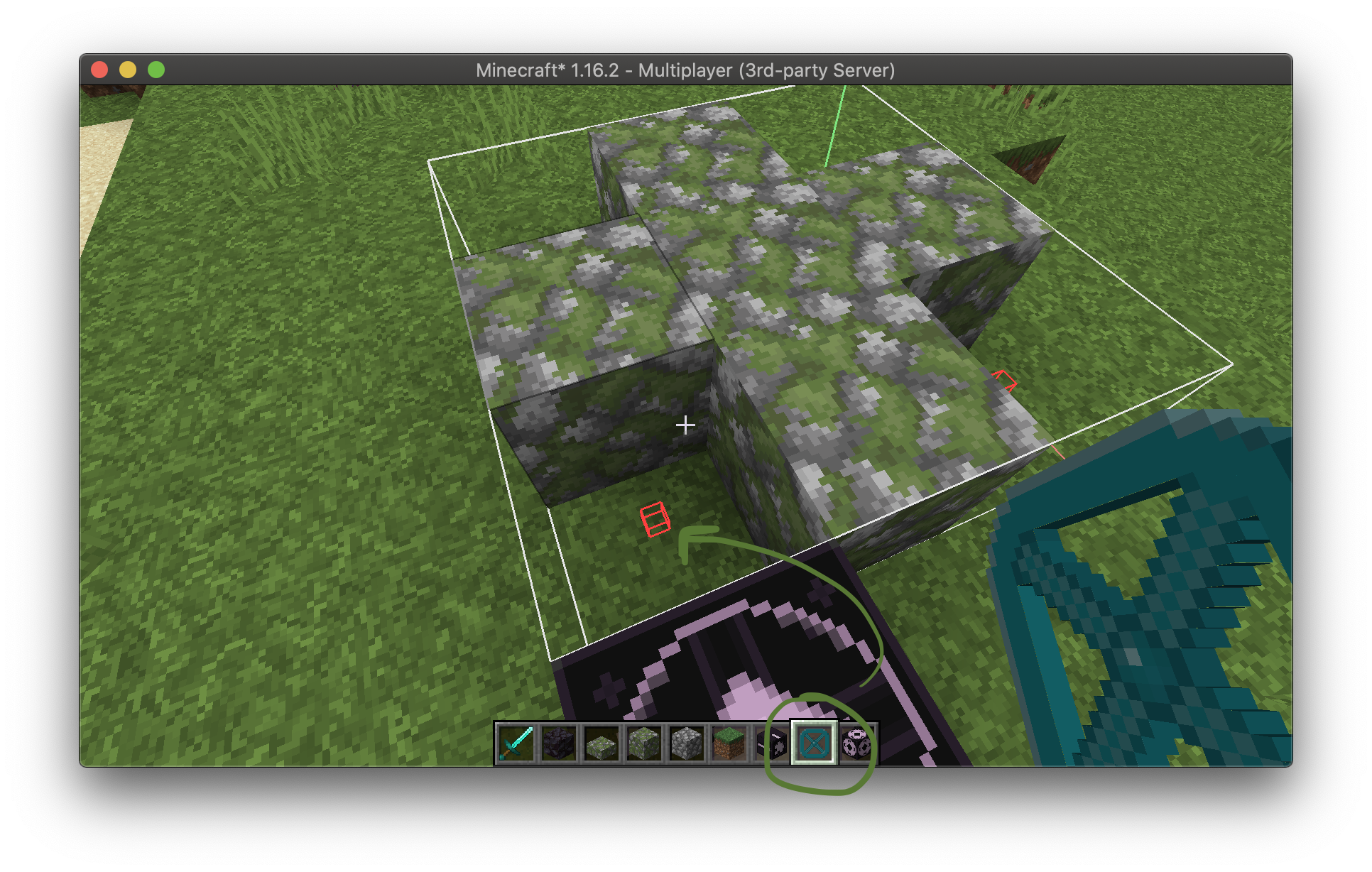Click the yellow minimize button
Image resolution: width=1372 pixels, height=872 pixels.
[128, 70]
